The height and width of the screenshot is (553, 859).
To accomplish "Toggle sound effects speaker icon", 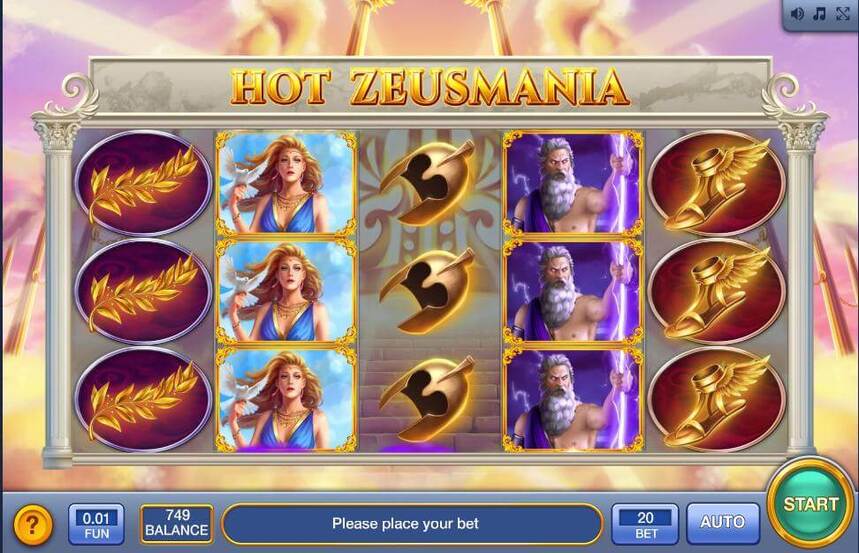I will [x=798, y=14].
